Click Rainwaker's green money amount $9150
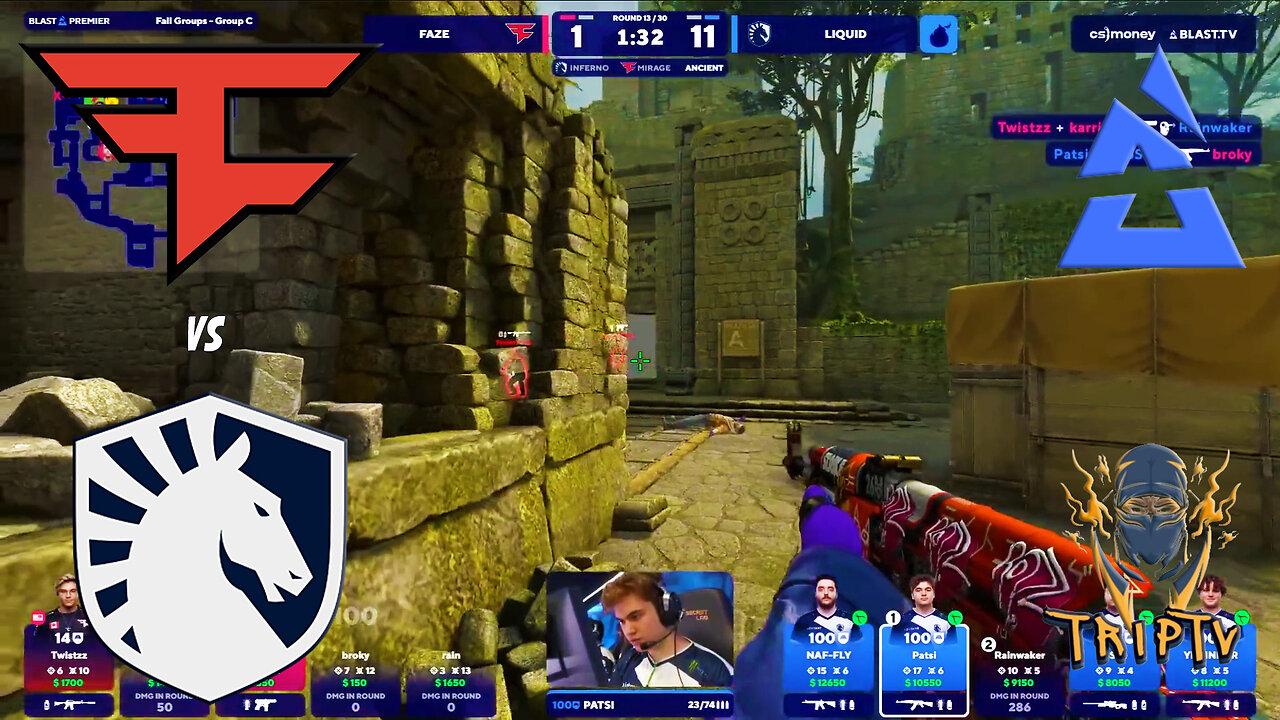The height and width of the screenshot is (720, 1280). click(x=1017, y=683)
